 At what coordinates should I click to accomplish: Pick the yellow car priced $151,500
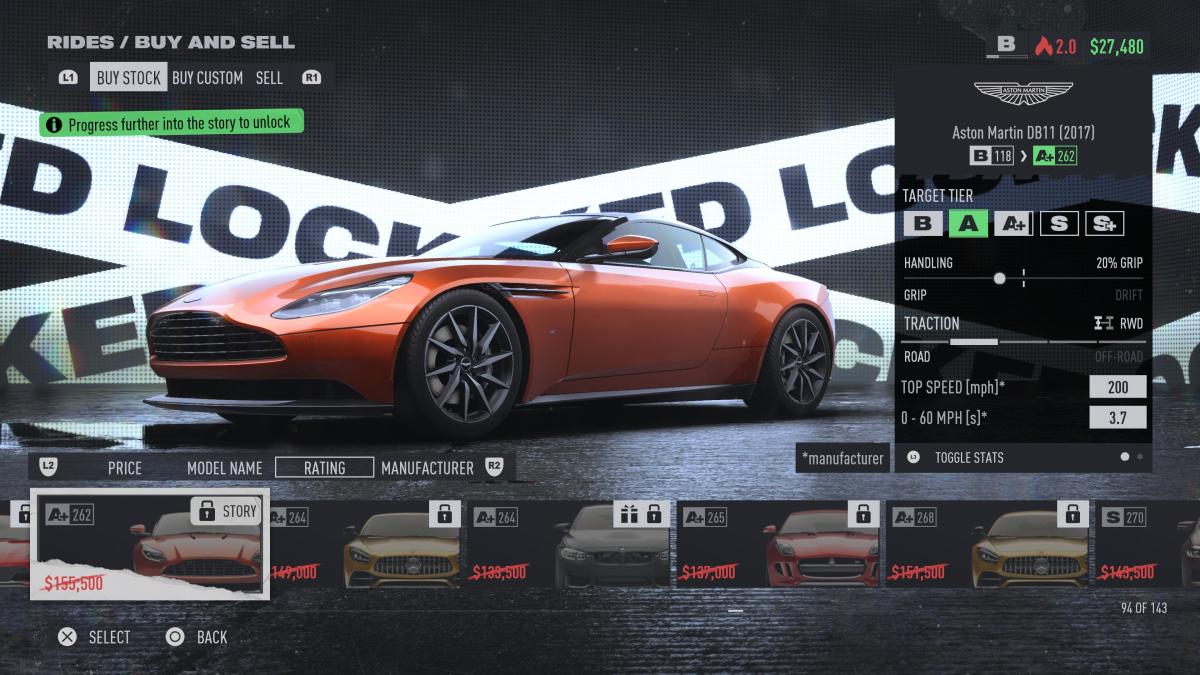coord(988,544)
